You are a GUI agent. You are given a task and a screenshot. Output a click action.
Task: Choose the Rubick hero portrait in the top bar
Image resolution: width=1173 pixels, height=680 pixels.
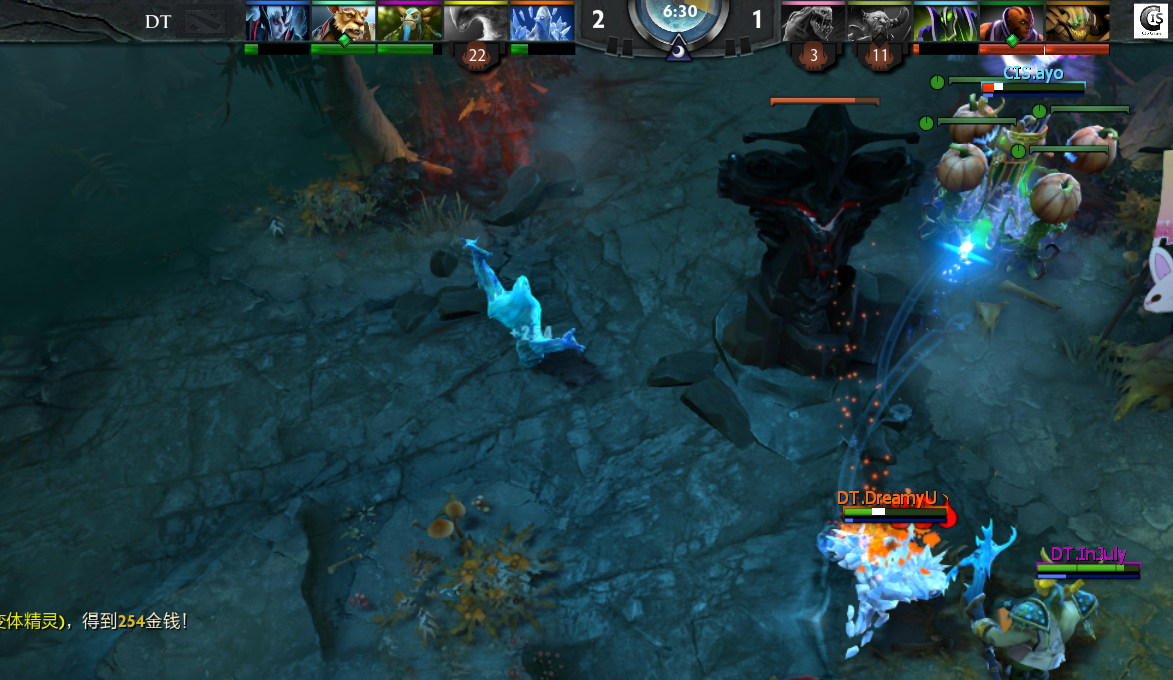pyautogui.click(x=945, y=22)
